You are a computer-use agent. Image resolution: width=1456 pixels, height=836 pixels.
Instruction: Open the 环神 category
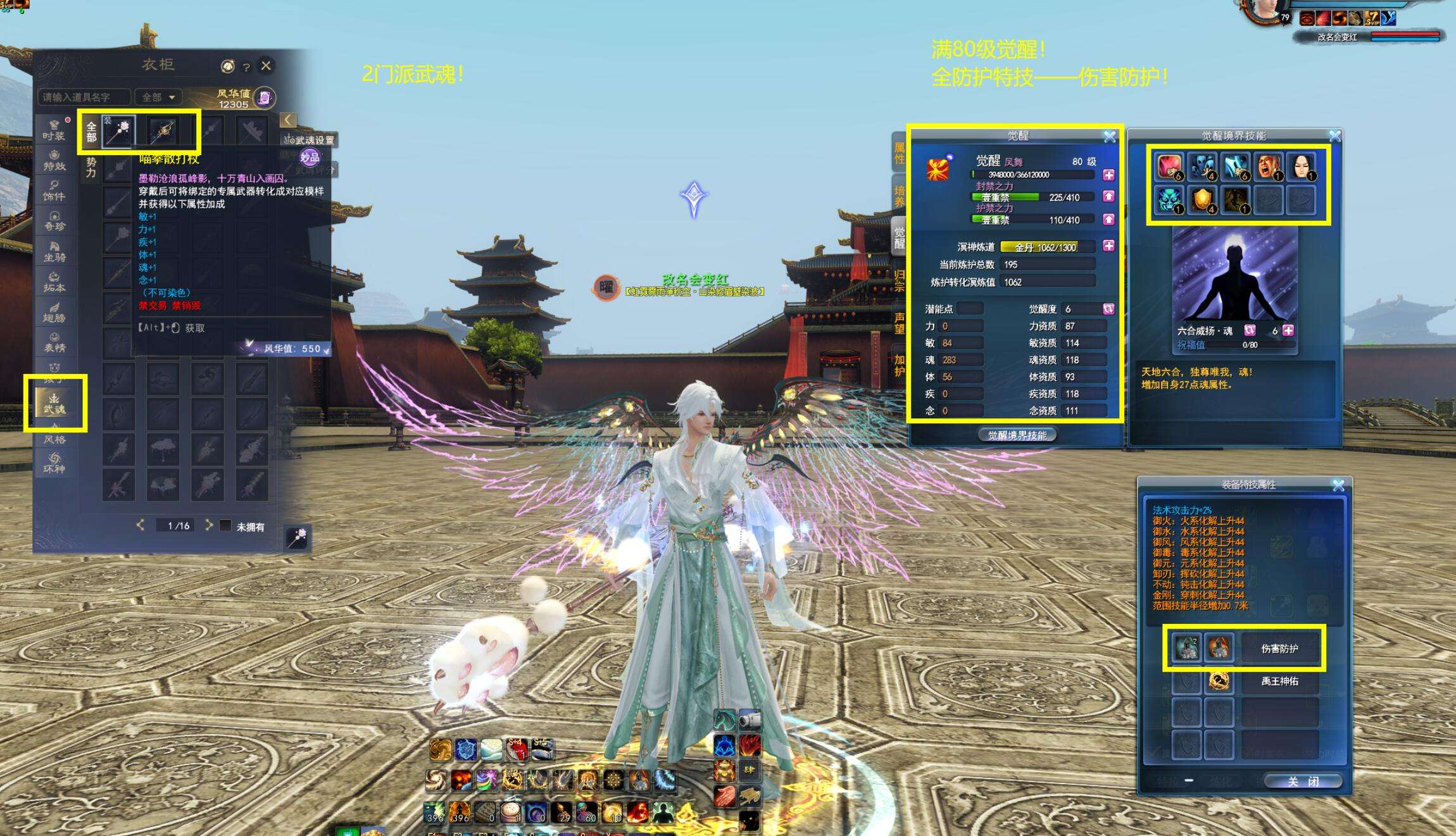pos(54,463)
